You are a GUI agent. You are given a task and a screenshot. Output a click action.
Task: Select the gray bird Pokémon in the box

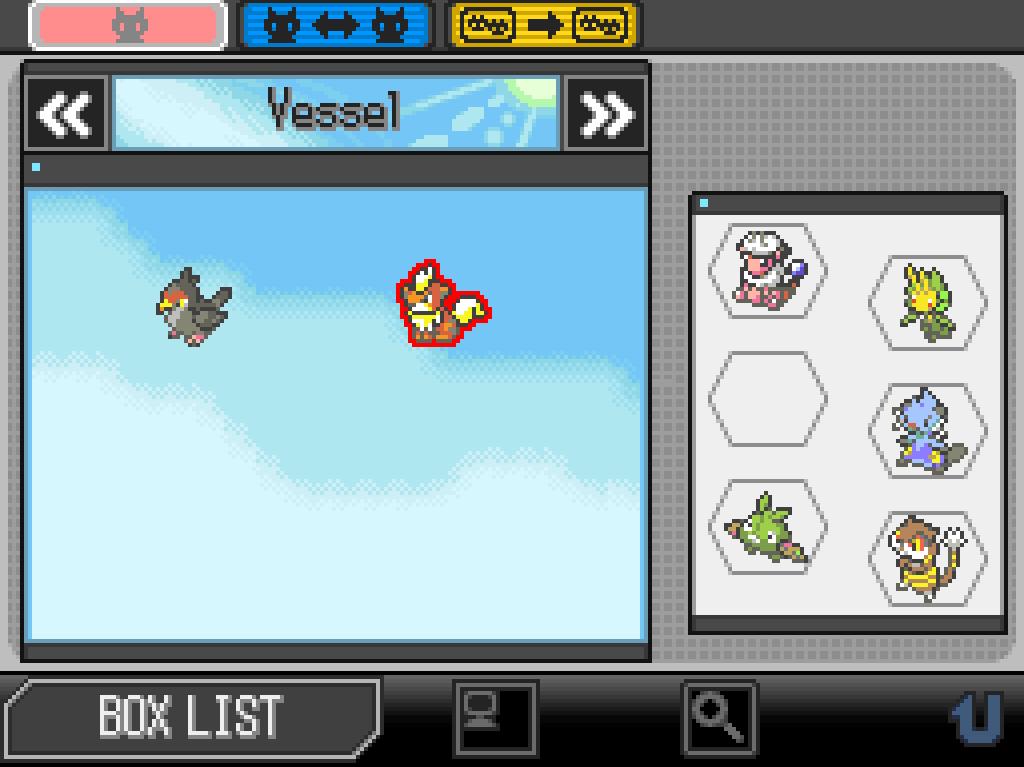tap(193, 306)
